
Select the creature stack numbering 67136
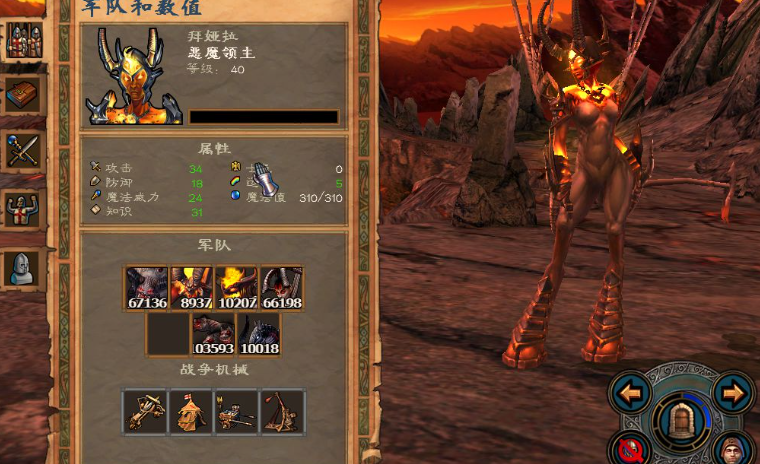point(147,289)
